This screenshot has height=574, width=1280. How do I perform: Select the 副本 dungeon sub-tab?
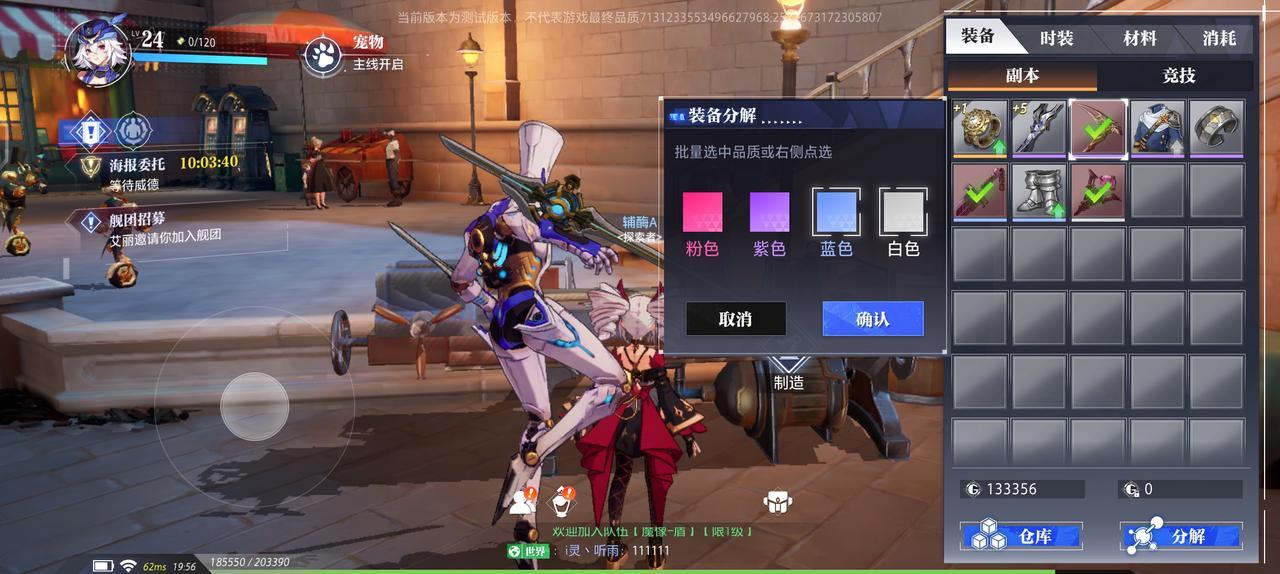1022,76
